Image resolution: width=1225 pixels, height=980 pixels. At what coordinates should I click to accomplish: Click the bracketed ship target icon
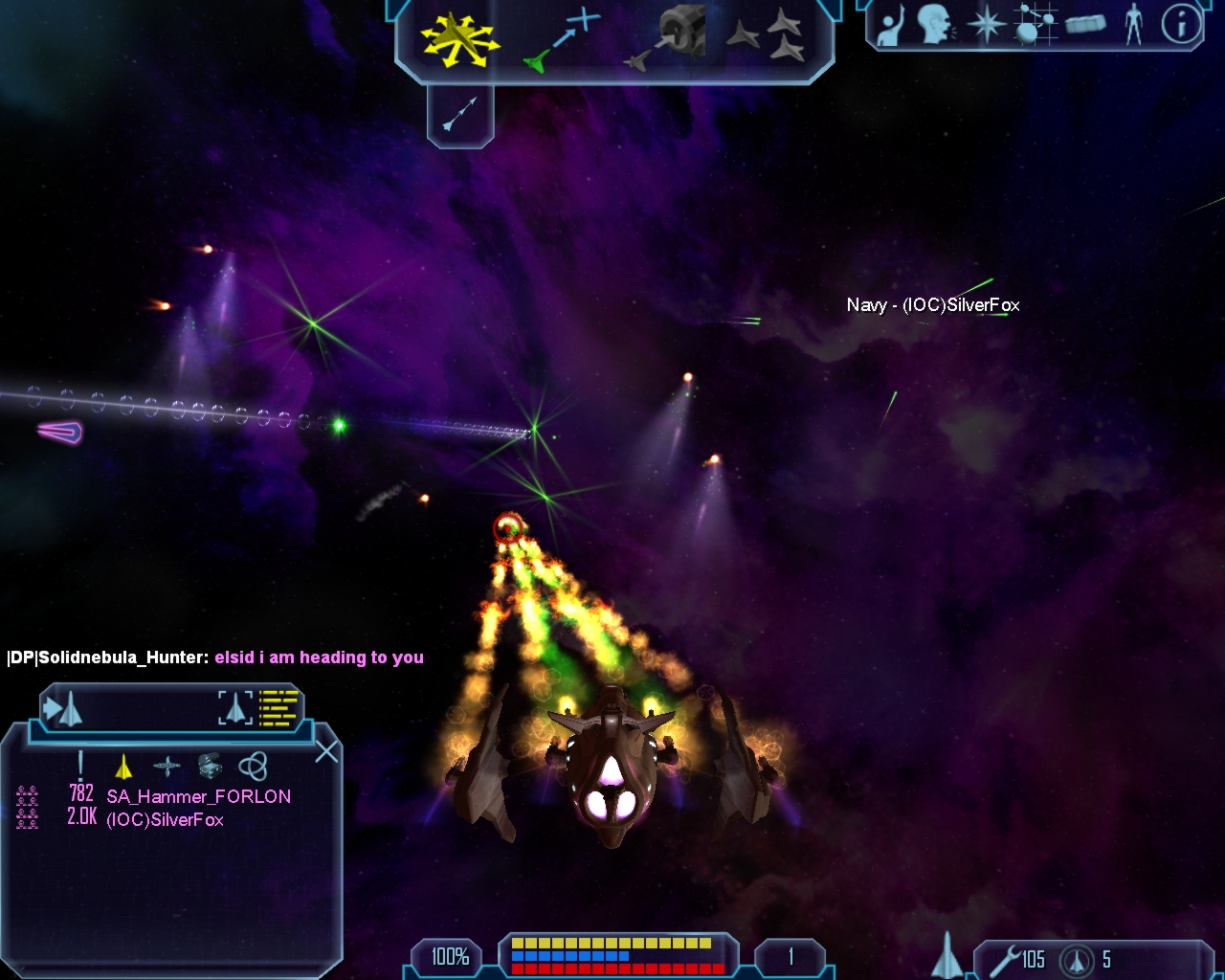click(234, 708)
